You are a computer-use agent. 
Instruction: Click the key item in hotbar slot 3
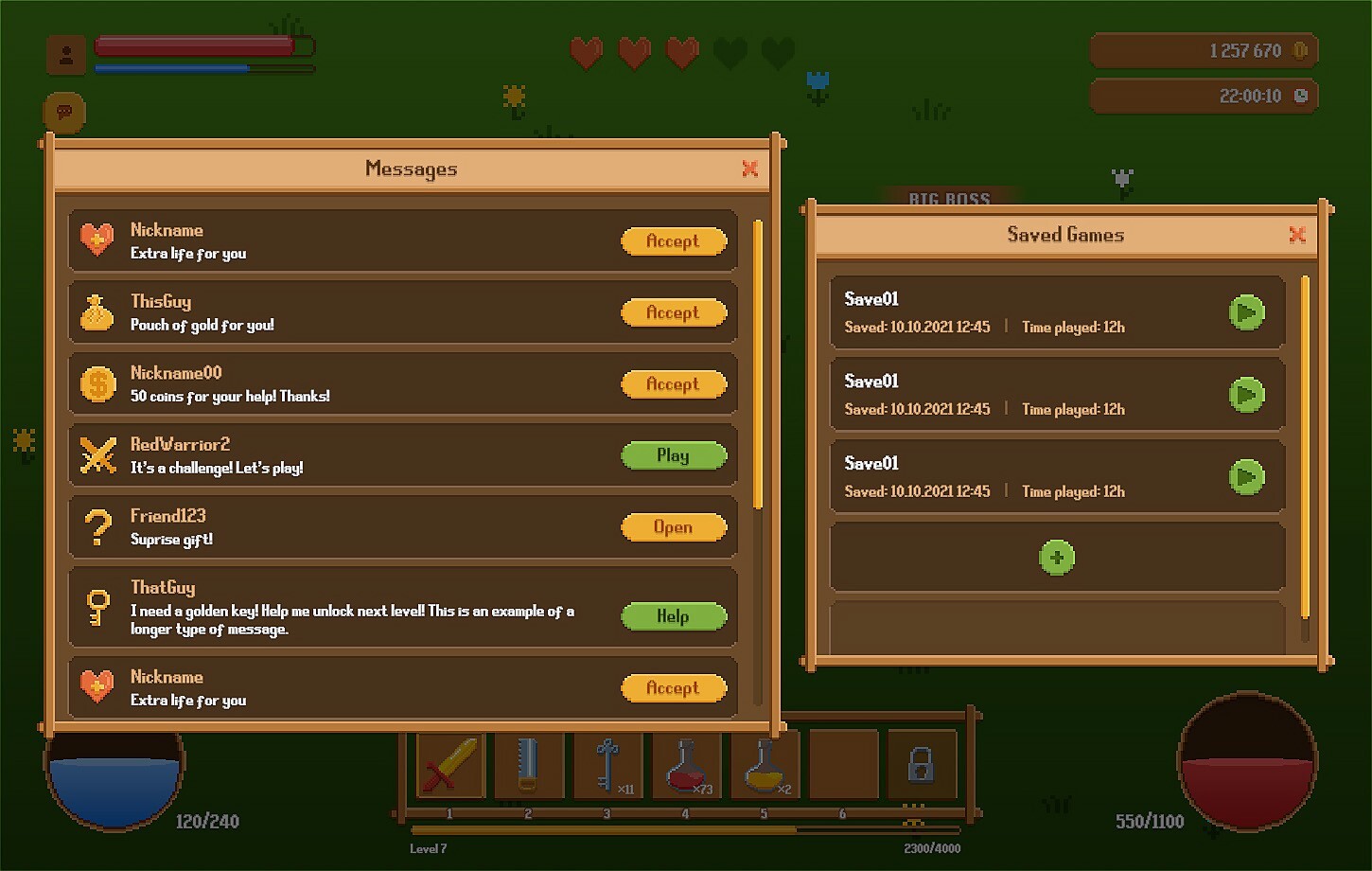[x=608, y=765]
